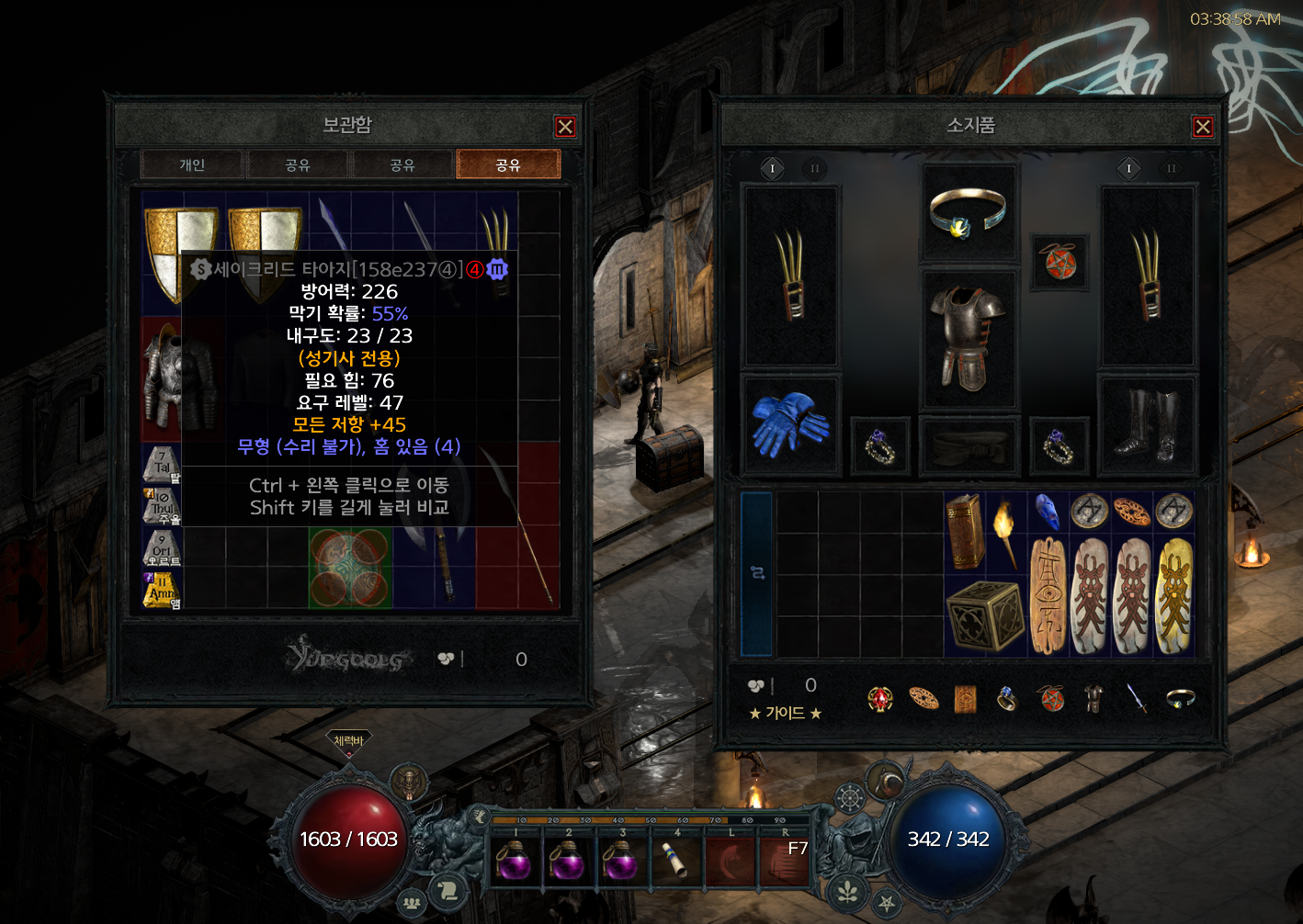The height and width of the screenshot is (924, 1303).
Task: Select the equipped body armor slot
Action: click(969, 338)
